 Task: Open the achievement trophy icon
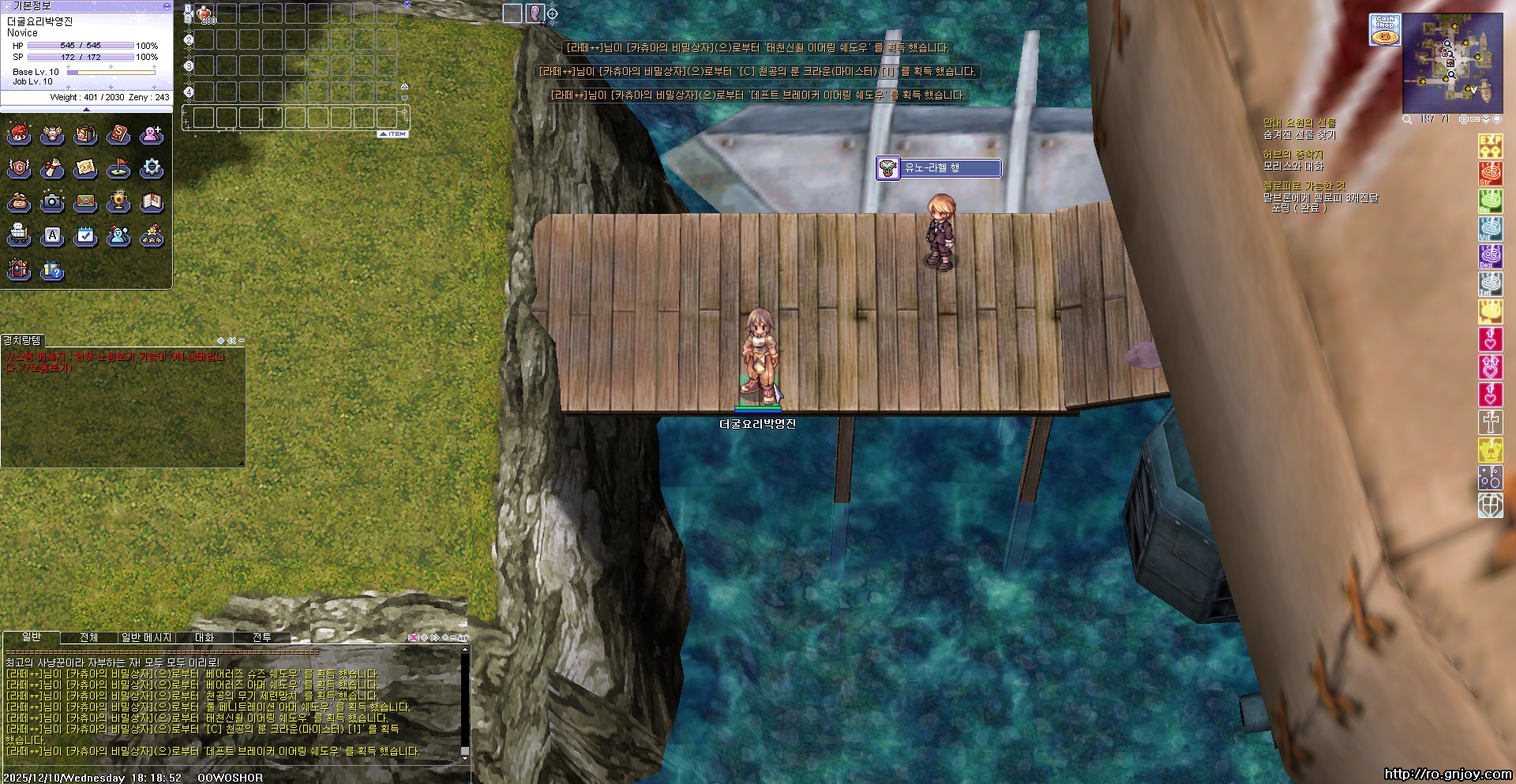(118, 202)
